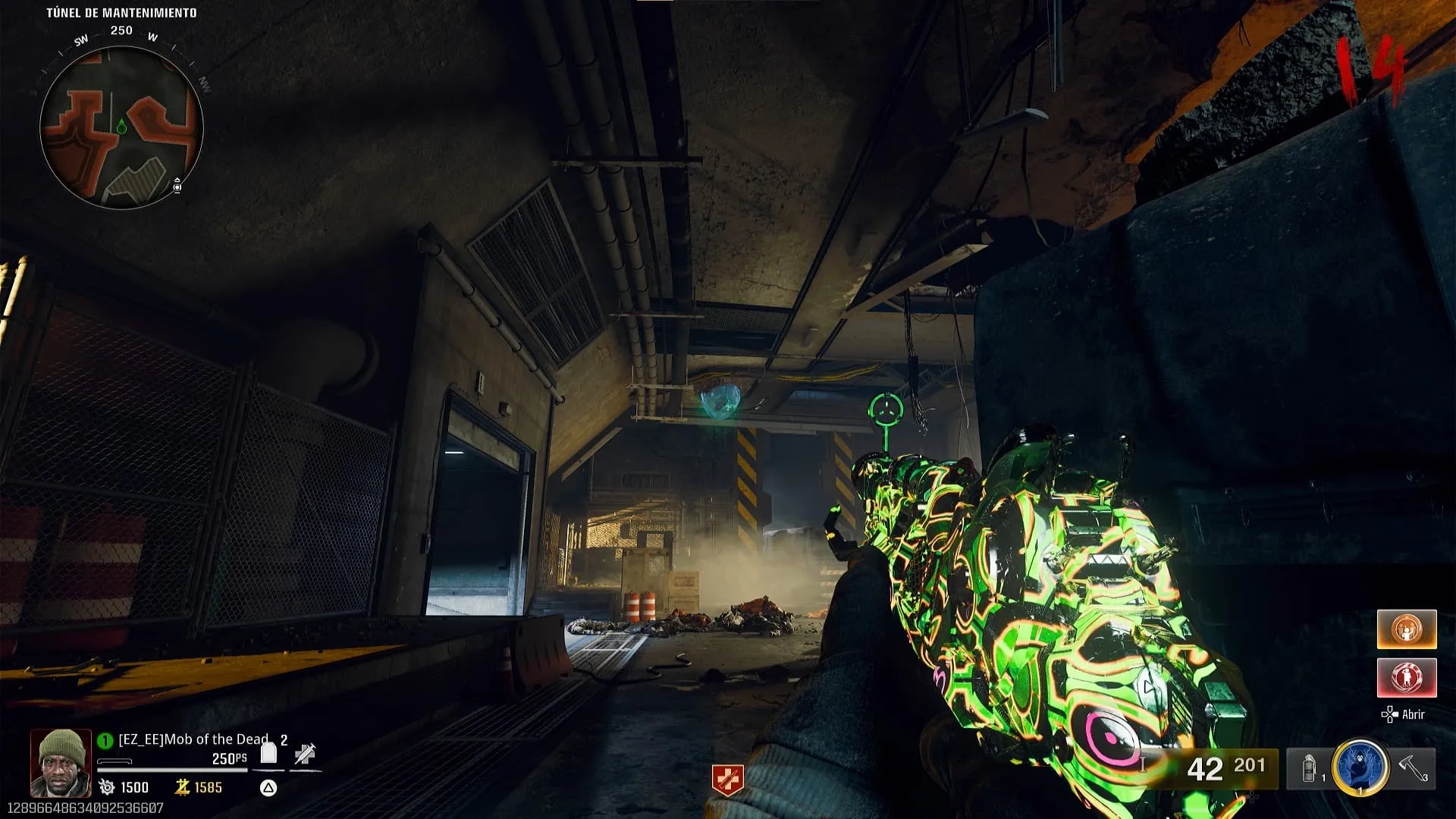Click the red perk shield icon
Image resolution: width=1456 pixels, height=819 pixels.
tap(727, 780)
